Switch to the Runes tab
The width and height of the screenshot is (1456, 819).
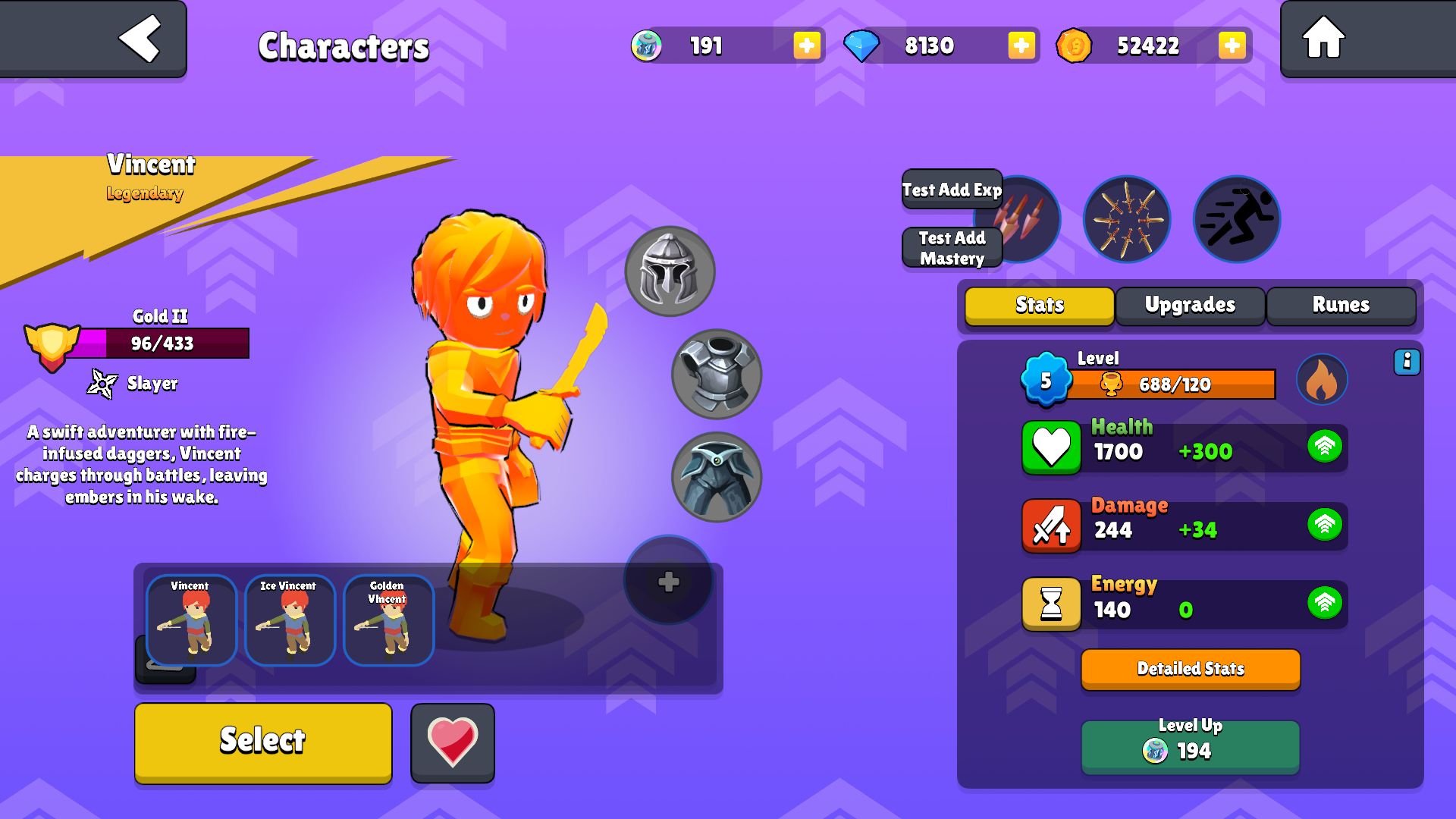1341,305
